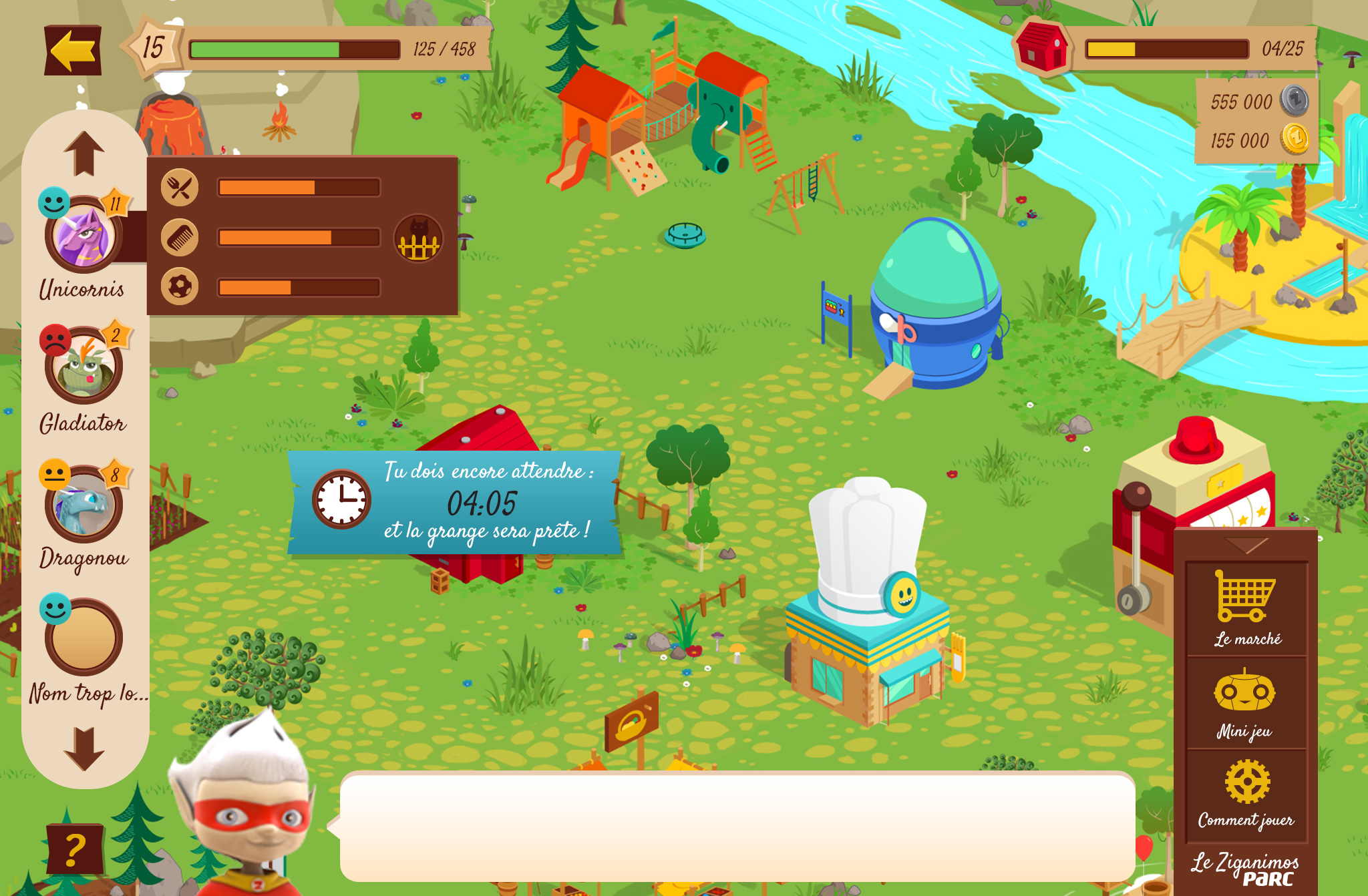Play with the pet via the soccer ball icon
The height and width of the screenshot is (896, 1368).
180,287
